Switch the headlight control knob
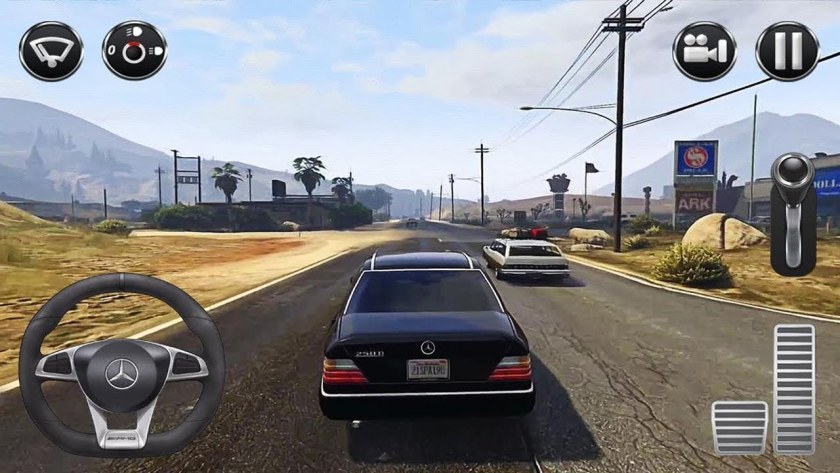Image resolution: width=840 pixels, height=473 pixels. pyautogui.click(x=134, y=50)
